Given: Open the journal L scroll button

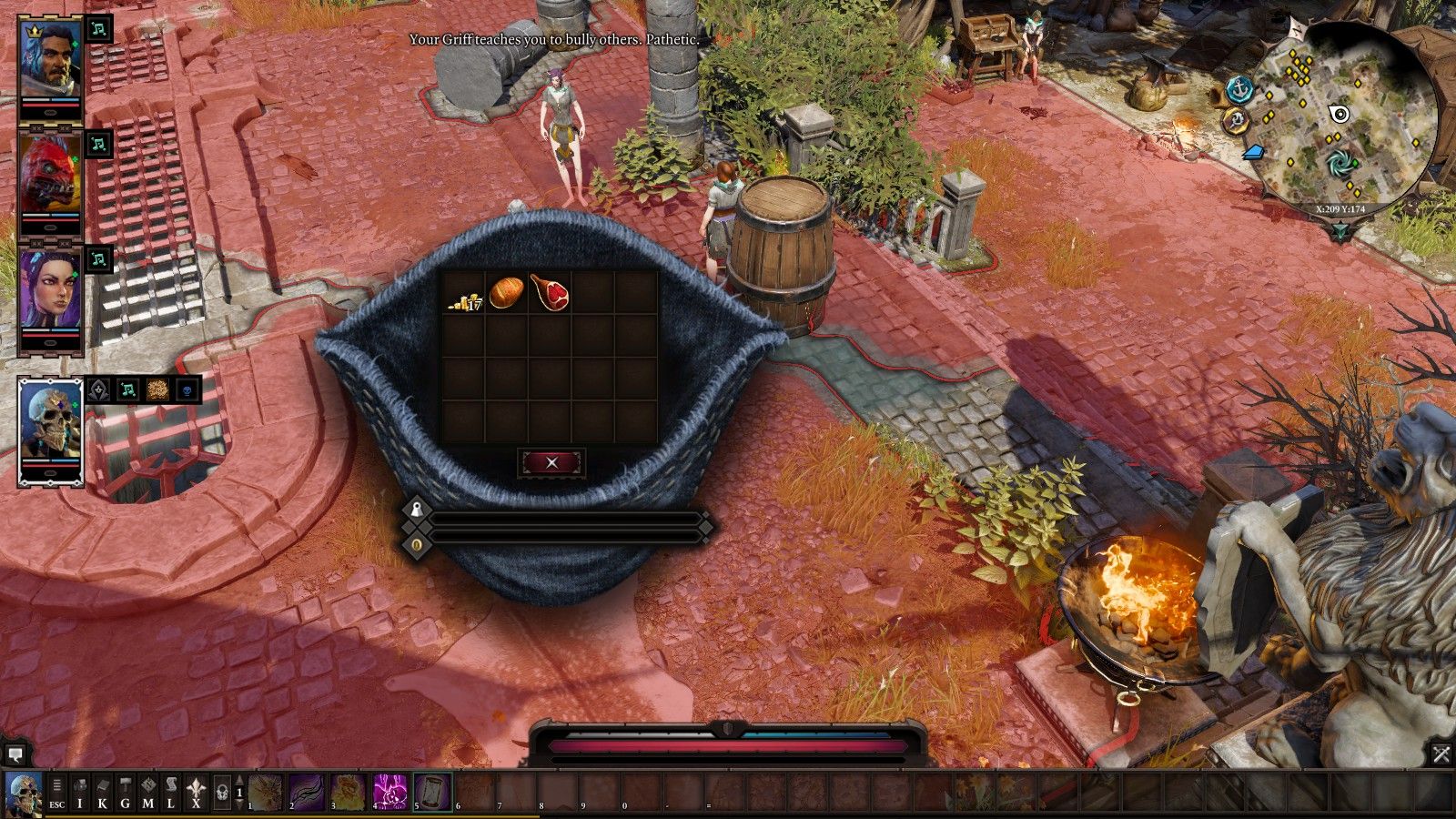Looking at the screenshot, I should [x=171, y=793].
